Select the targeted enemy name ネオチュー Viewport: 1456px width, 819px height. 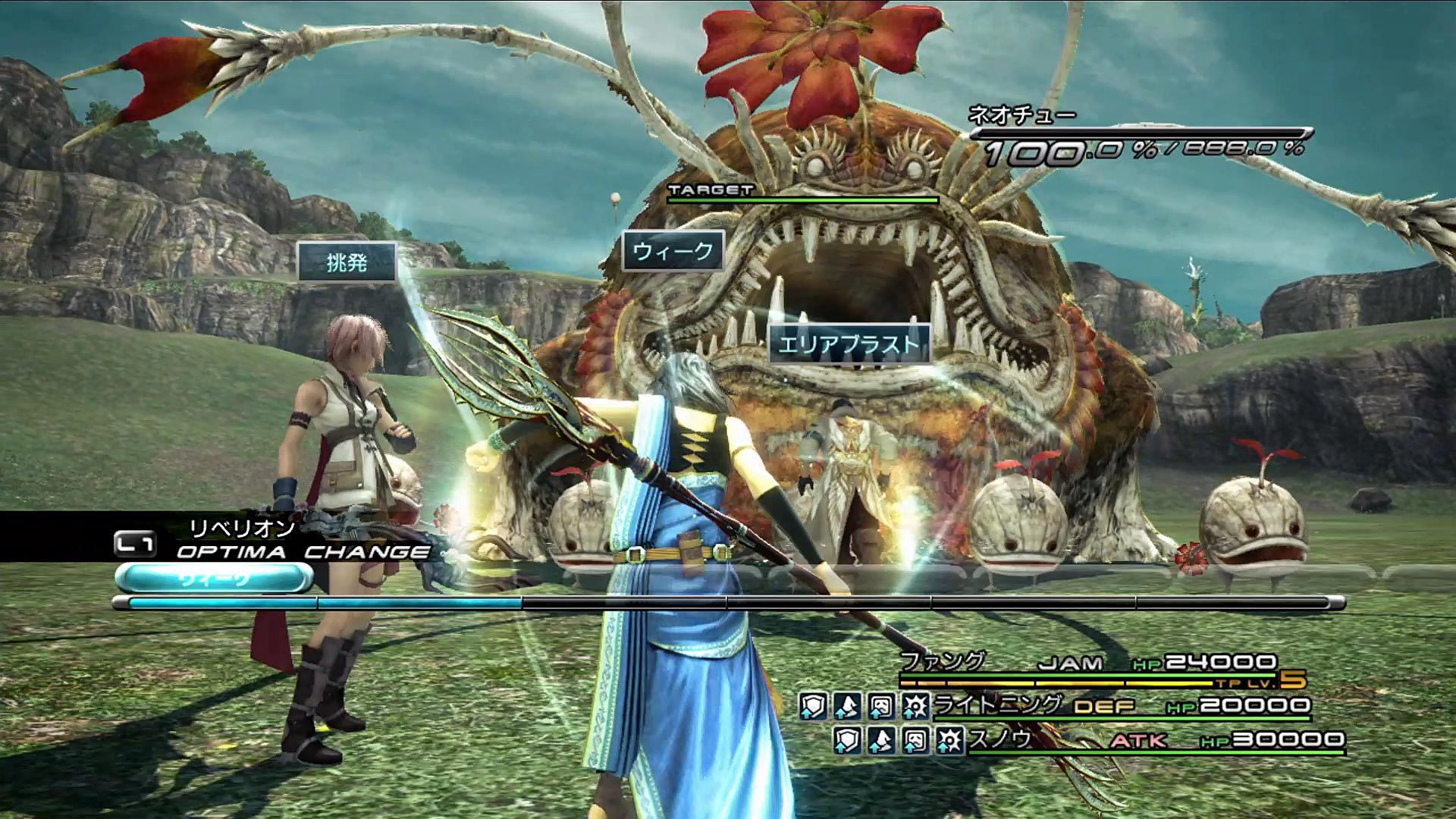coord(1021,116)
